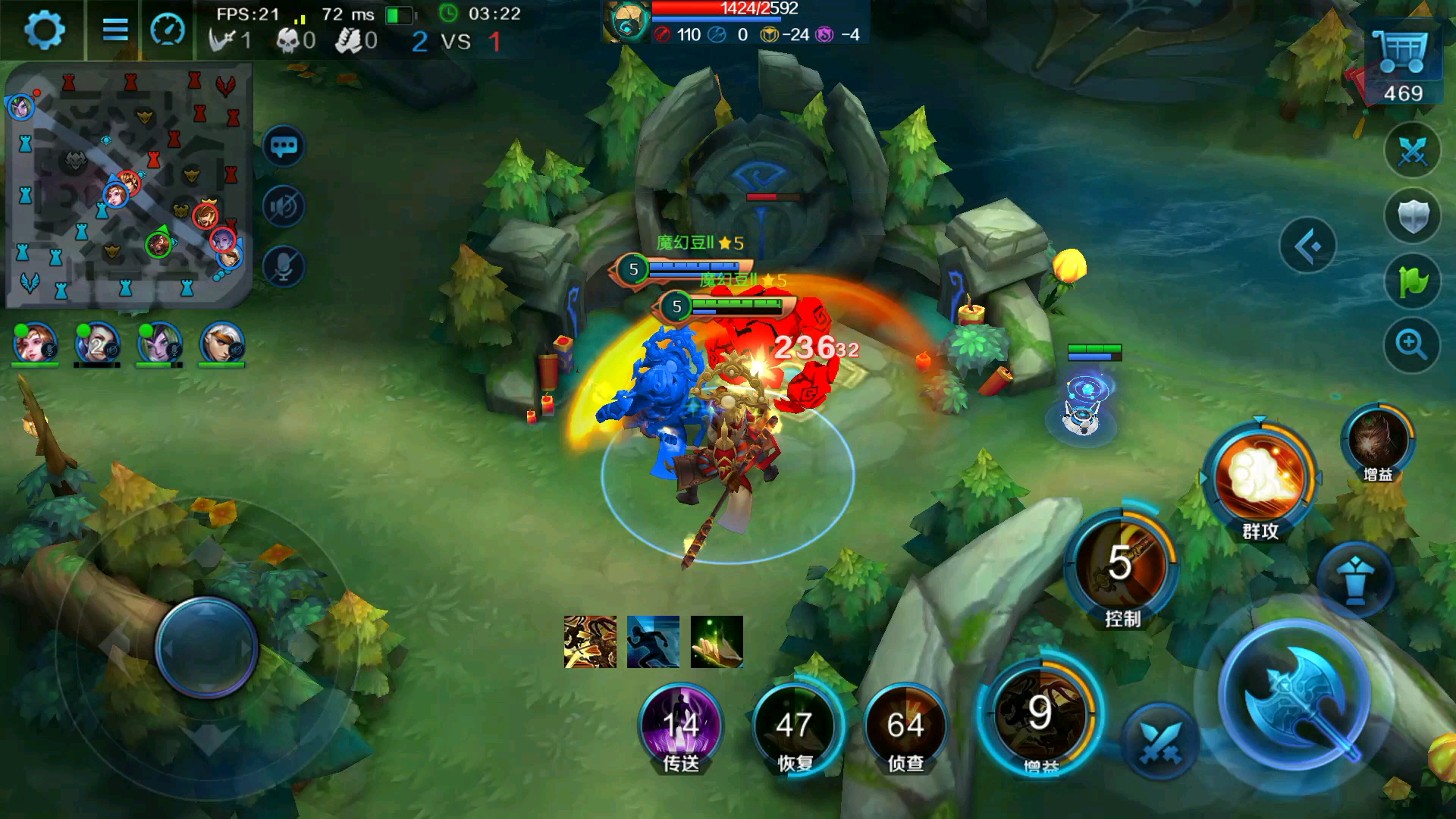Click the speedometer performance icon
Image resolution: width=1456 pixels, height=819 pixels.
[168, 30]
